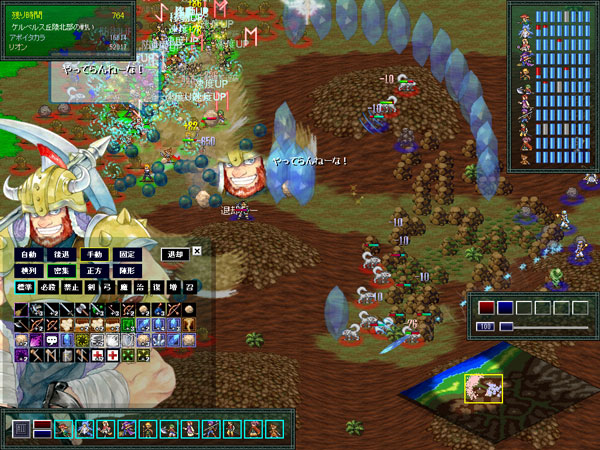This screenshot has height=450, width=600.
Task: Switch to 手動 (manual) control mode
Action: (x=94, y=254)
